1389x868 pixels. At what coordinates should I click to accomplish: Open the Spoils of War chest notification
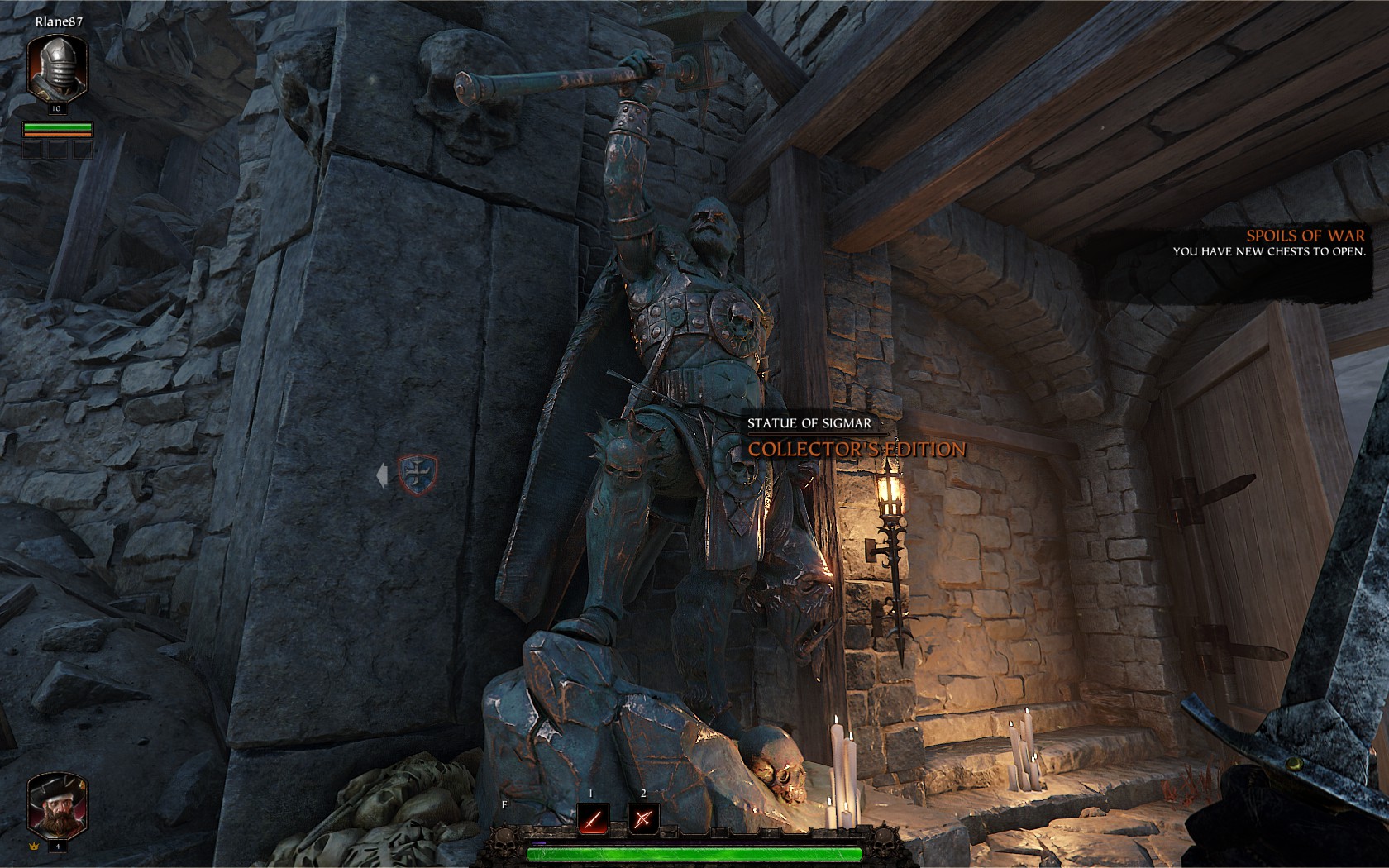(1268, 243)
